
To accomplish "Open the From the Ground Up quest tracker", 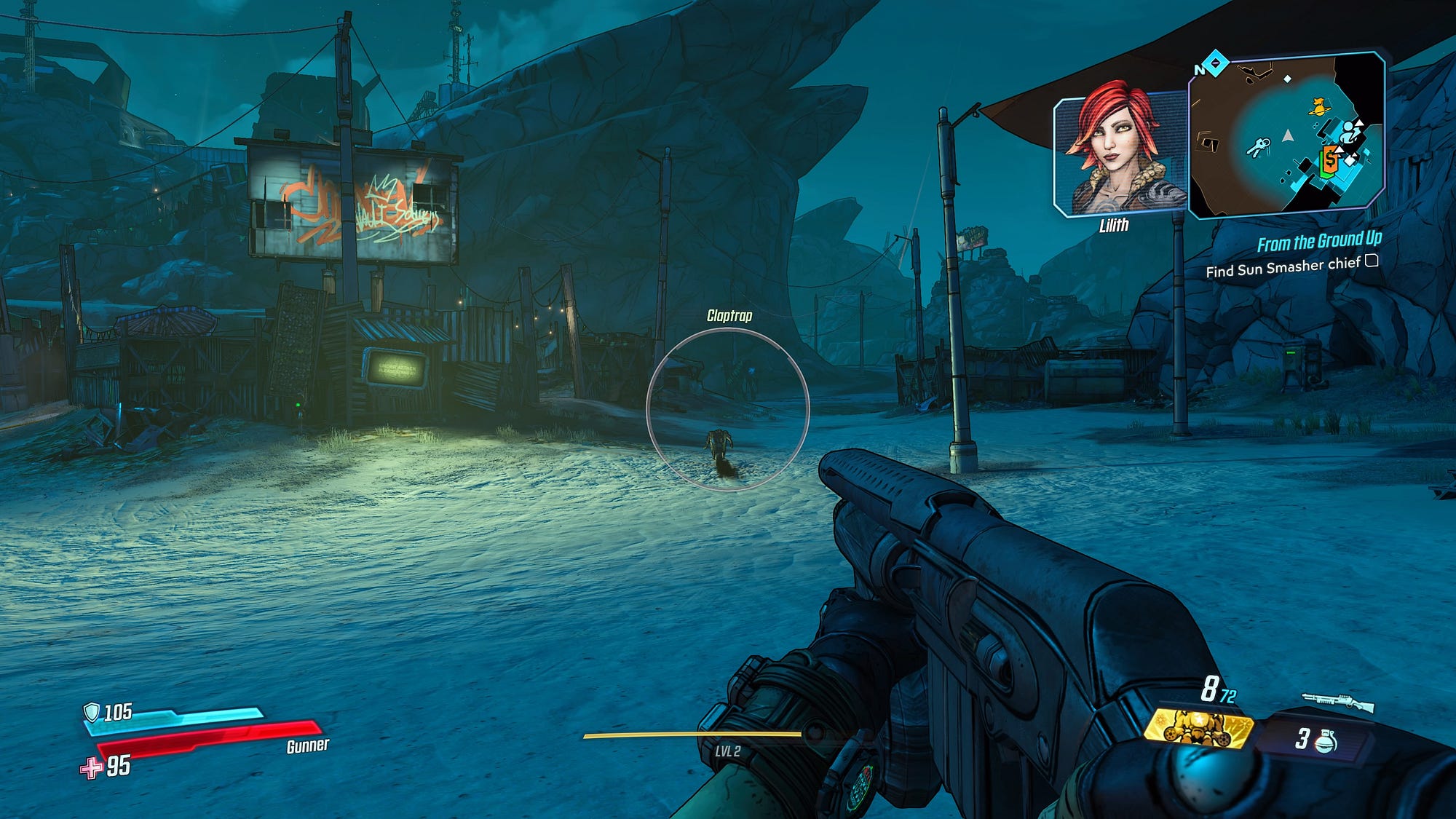I will click(1318, 242).
